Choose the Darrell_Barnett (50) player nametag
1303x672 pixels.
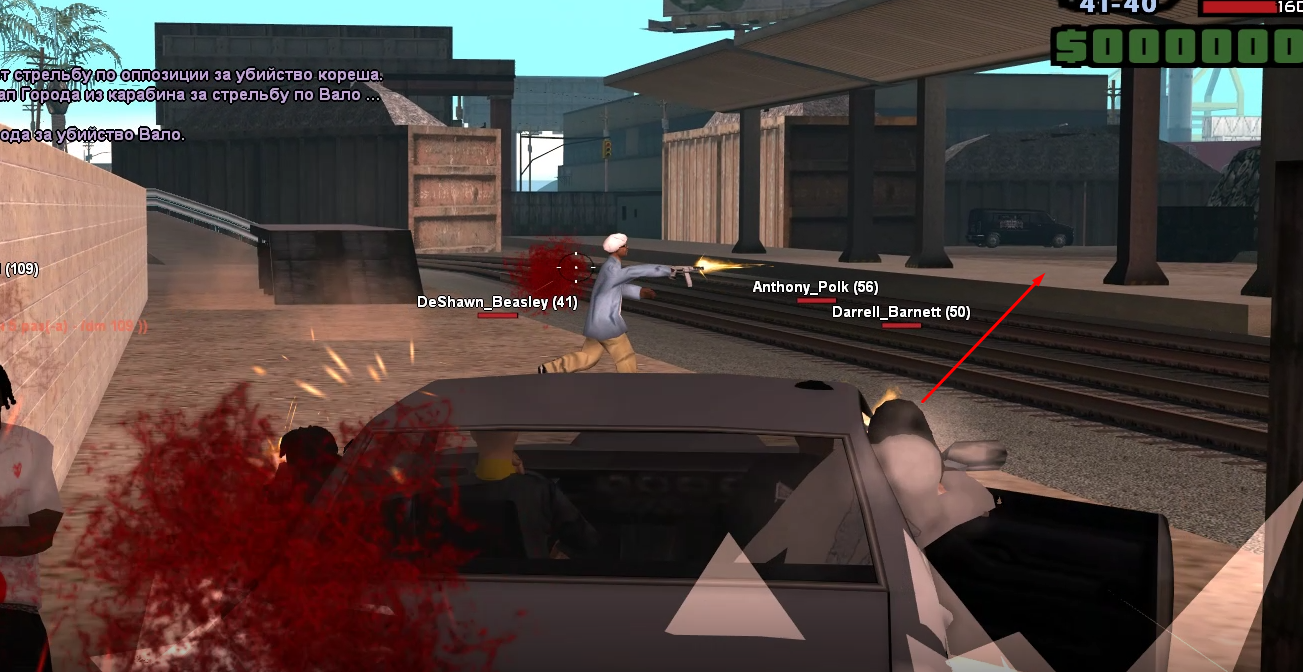coord(901,312)
